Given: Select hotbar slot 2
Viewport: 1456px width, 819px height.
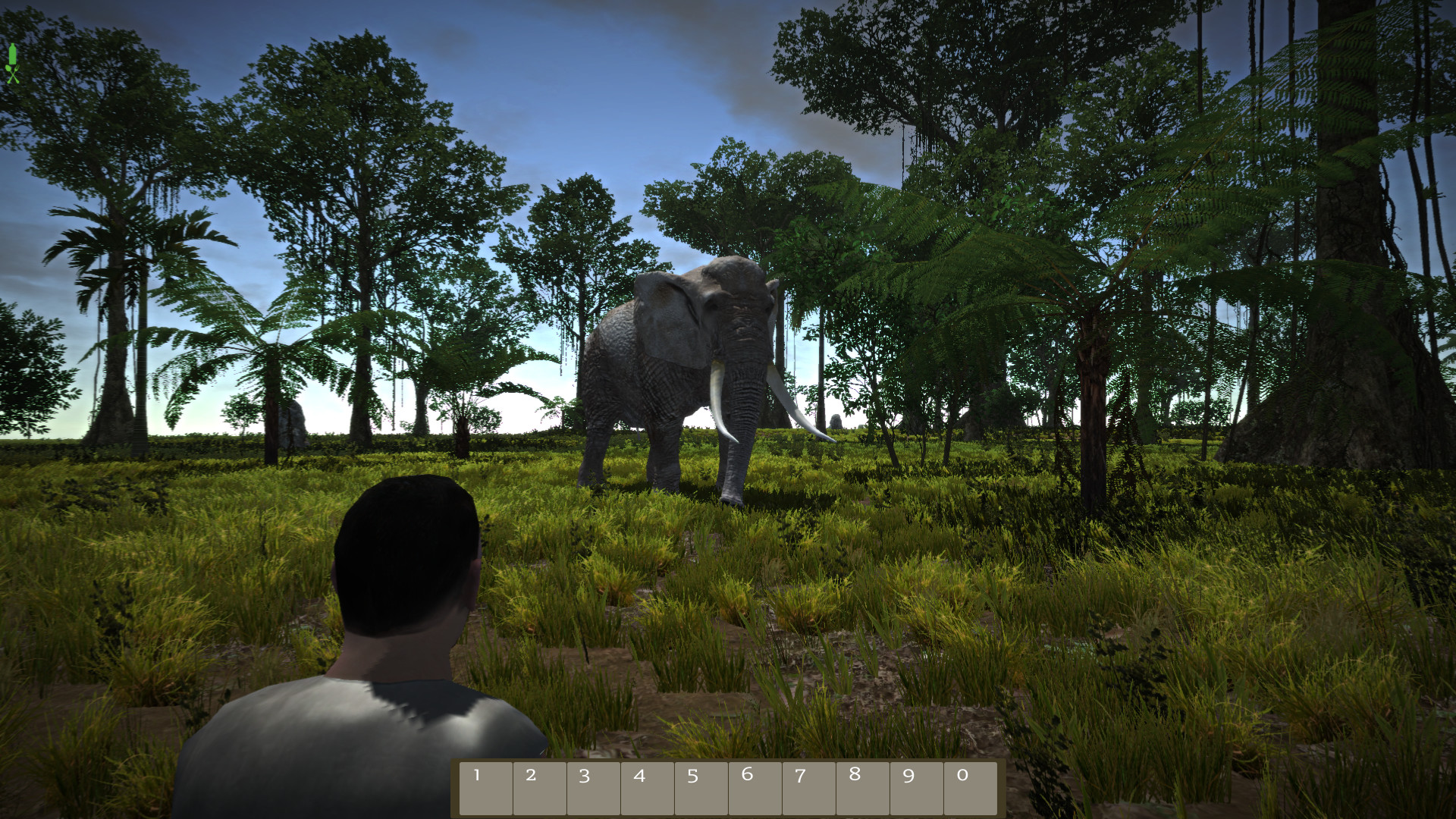Looking at the screenshot, I should pos(539,787).
